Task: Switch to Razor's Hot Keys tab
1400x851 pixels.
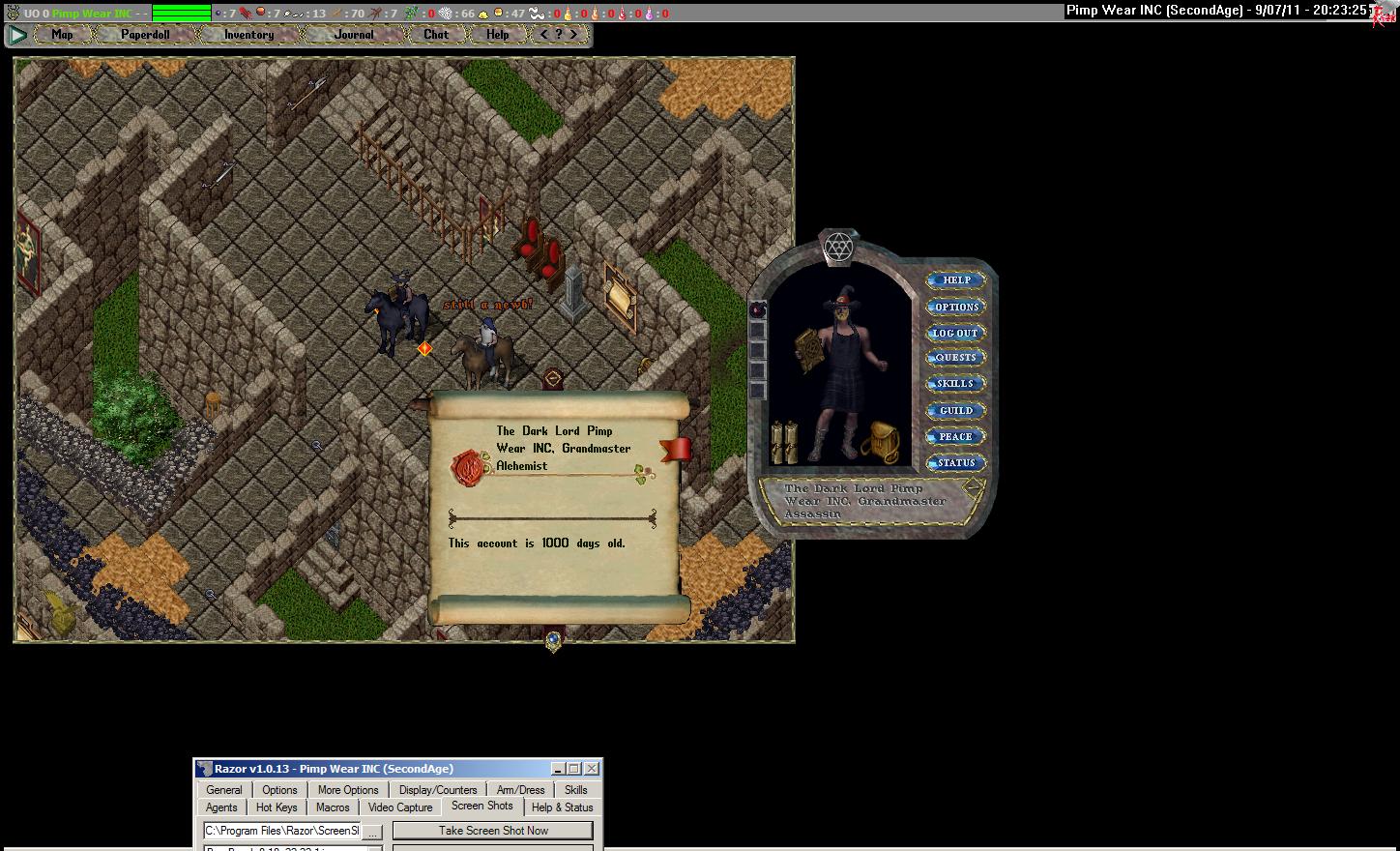Action: point(277,807)
